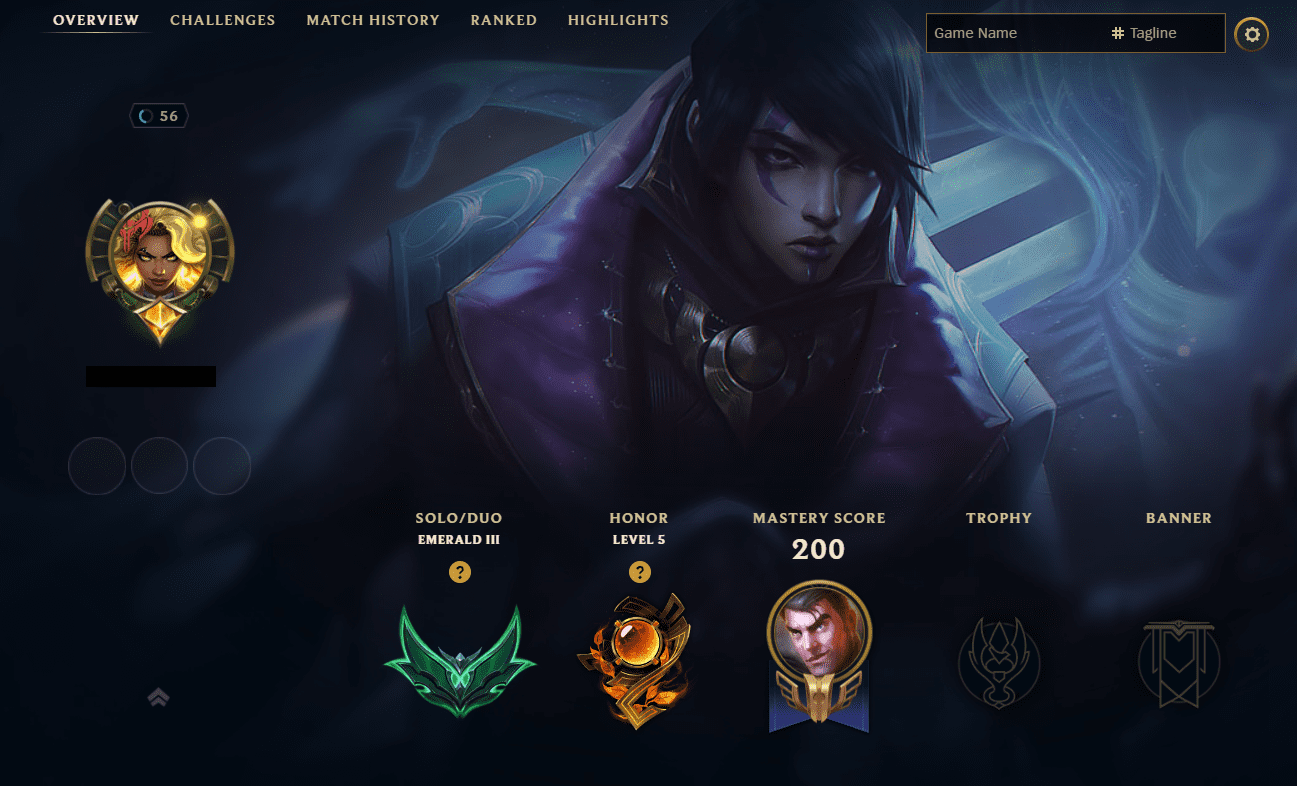The width and height of the screenshot is (1297, 786).
Task: Click the level 56 crescent badge
Action: pyautogui.click(x=159, y=115)
